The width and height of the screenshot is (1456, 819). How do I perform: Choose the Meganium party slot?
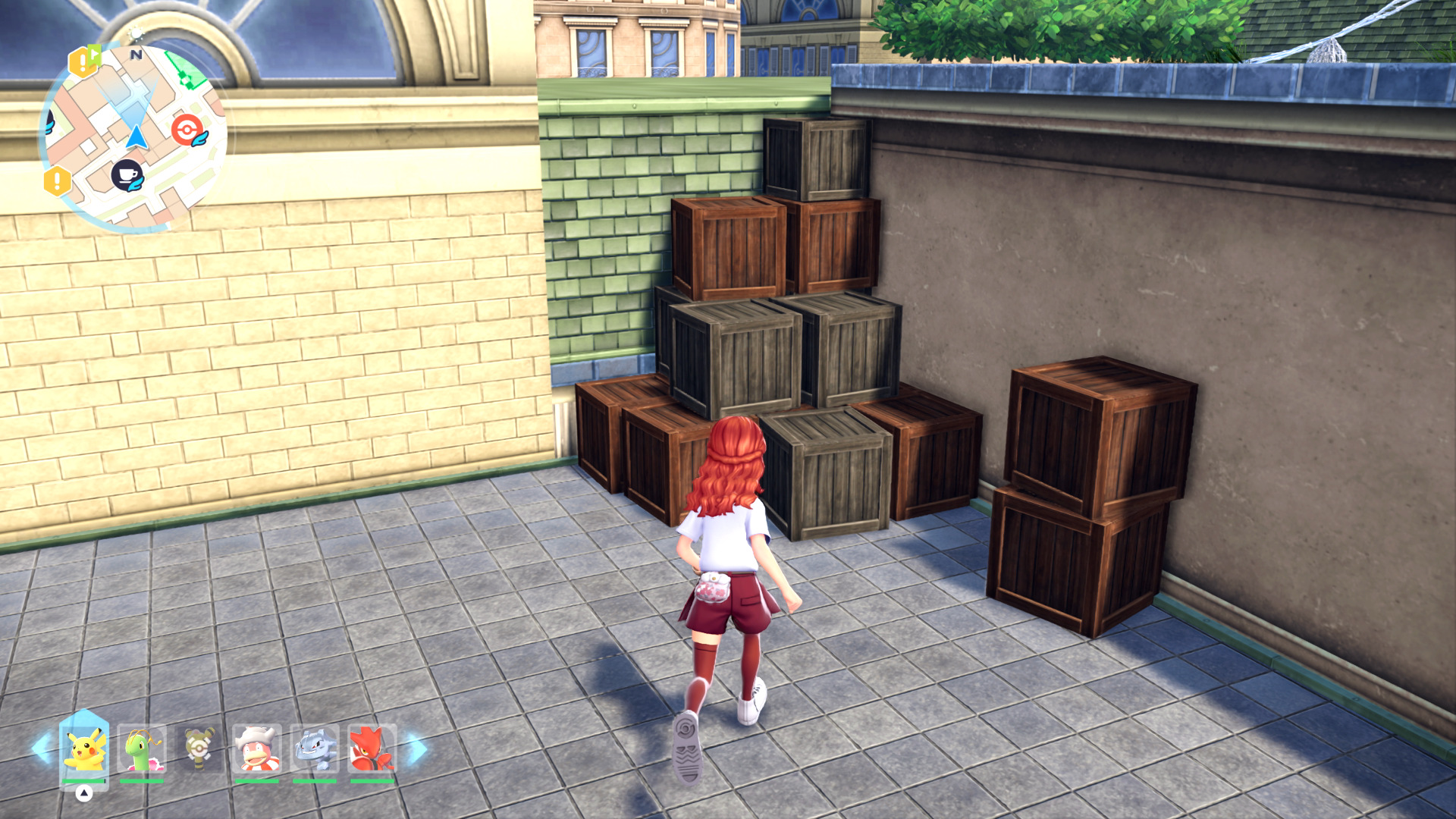tap(142, 748)
